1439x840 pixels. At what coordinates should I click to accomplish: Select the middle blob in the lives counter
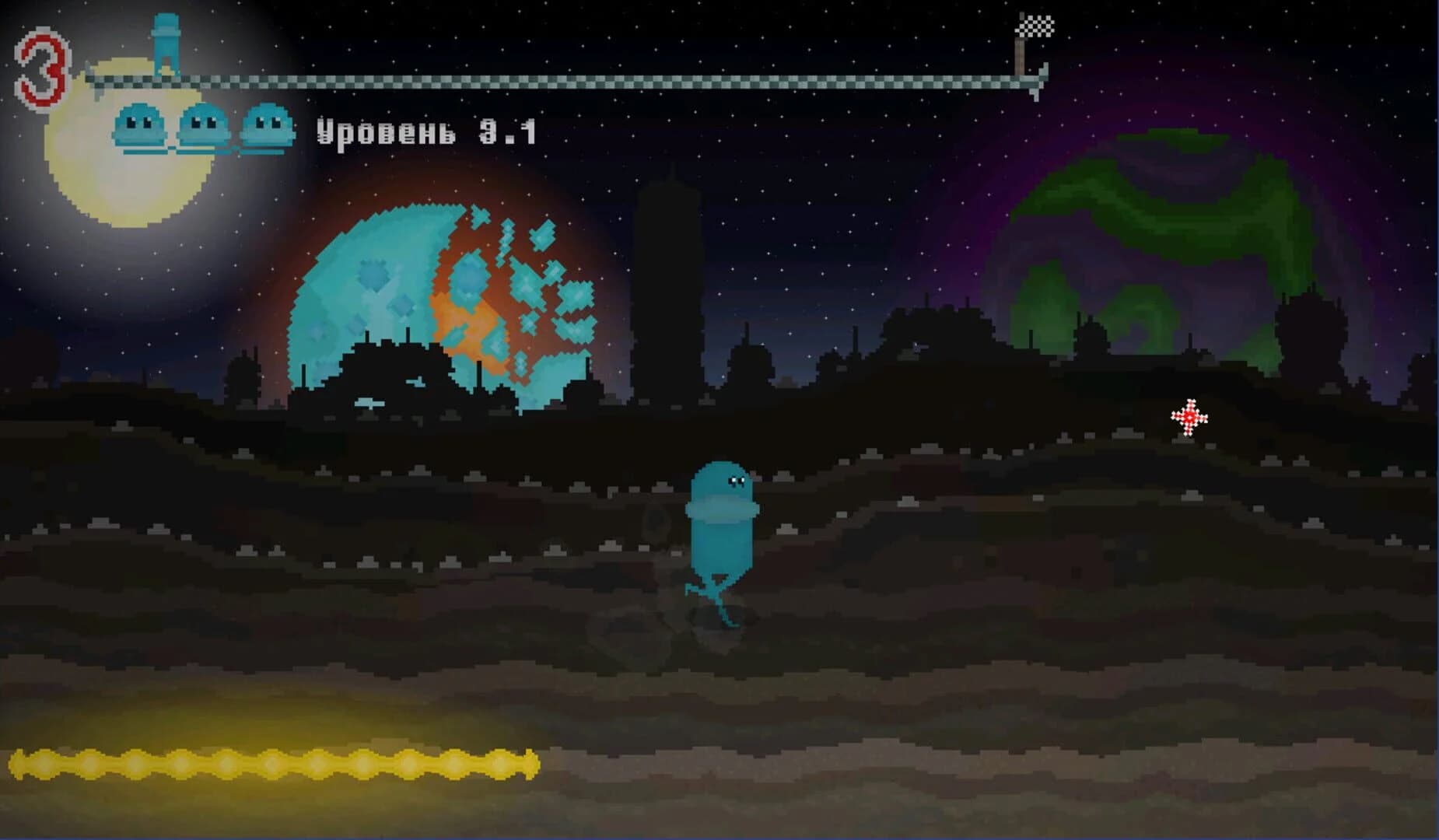(201, 126)
